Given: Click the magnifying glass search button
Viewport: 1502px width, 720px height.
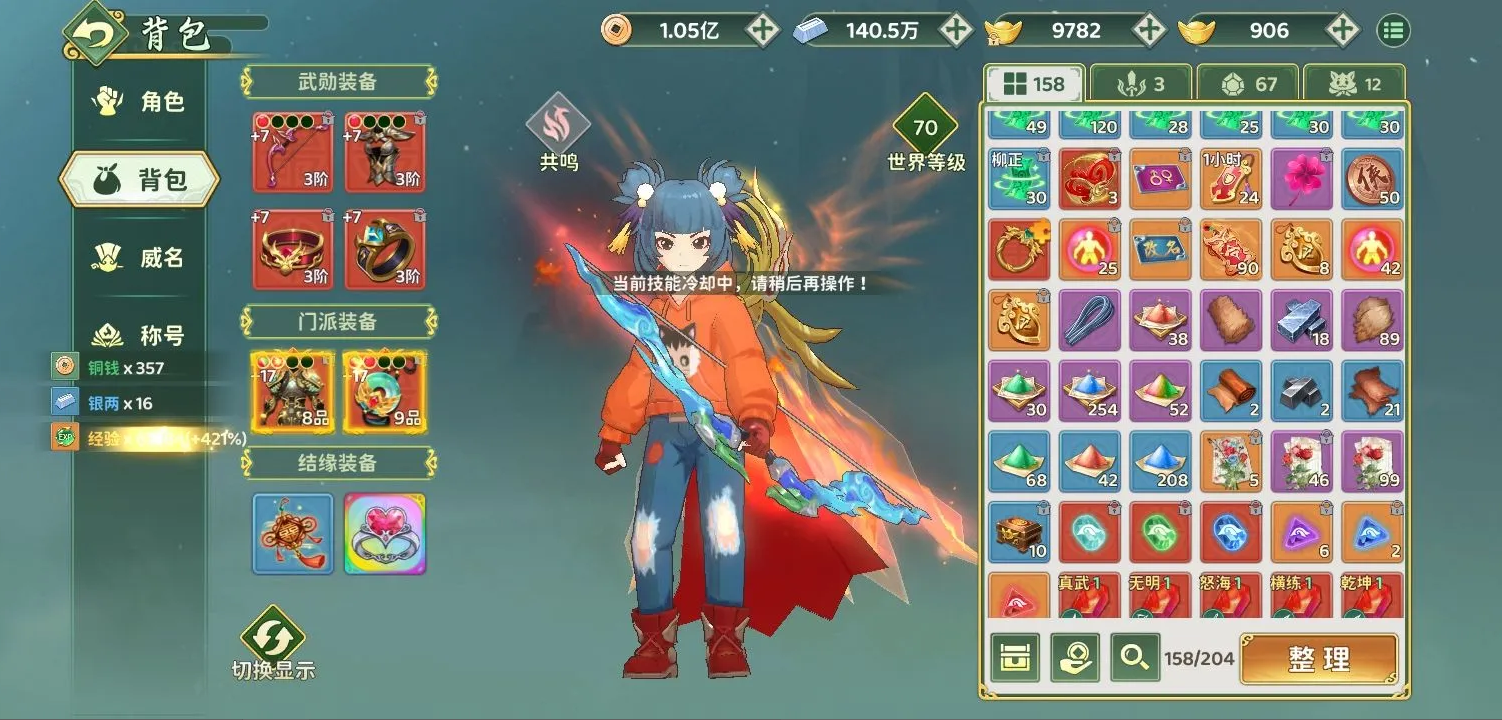Looking at the screenshot, I should (1134, 658).
